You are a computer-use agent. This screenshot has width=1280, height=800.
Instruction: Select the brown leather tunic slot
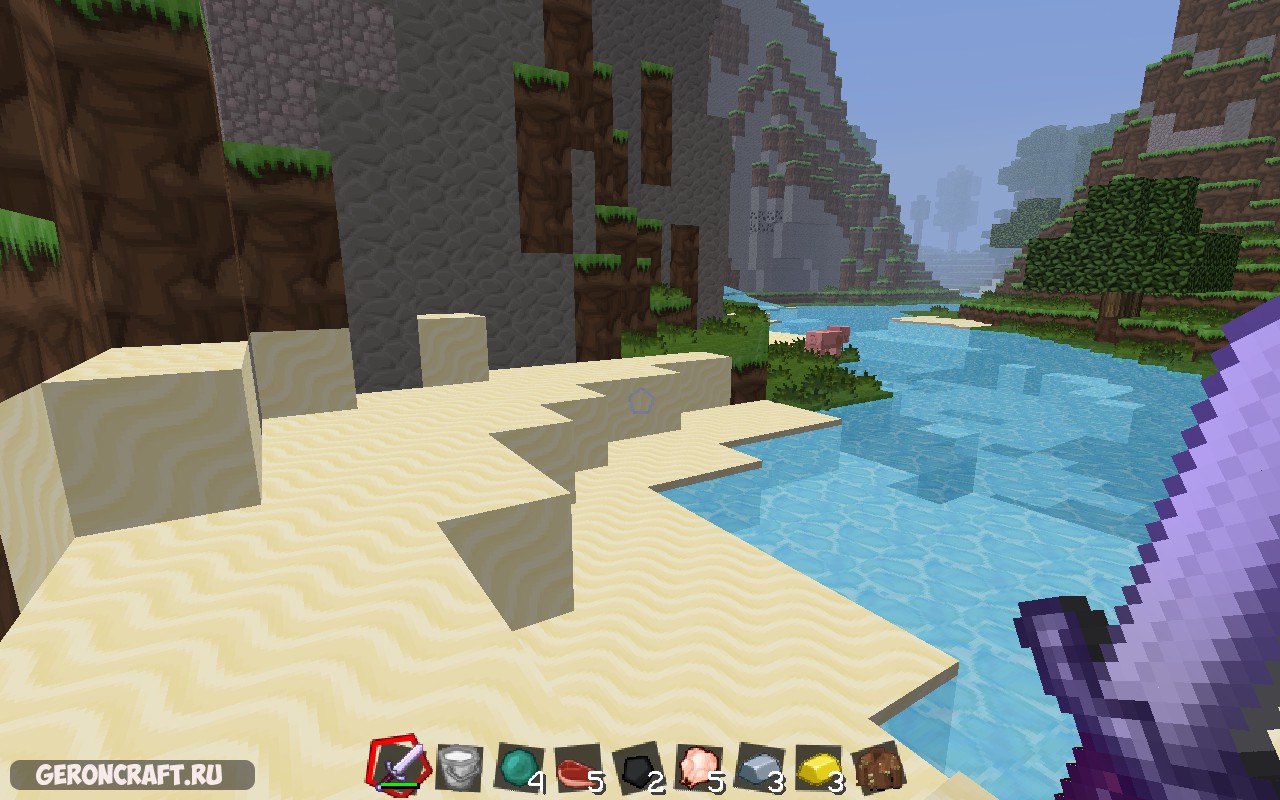[x=880, y=768]
